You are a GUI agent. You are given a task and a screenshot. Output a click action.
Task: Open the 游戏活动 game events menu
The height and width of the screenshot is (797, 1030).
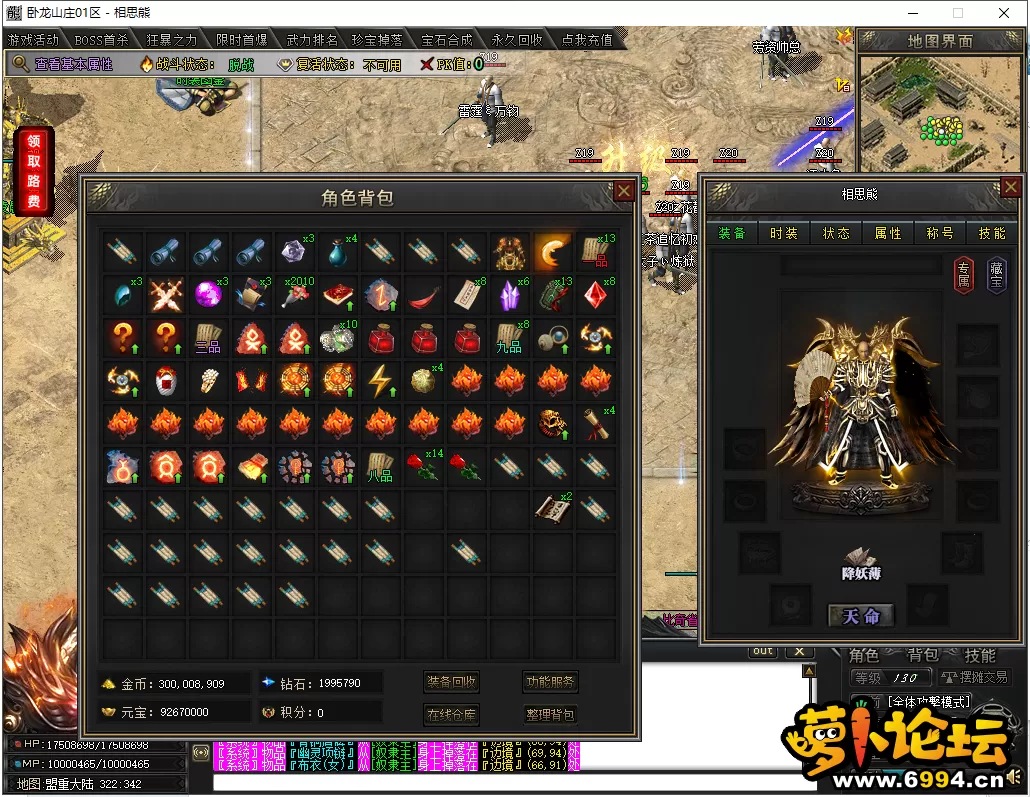[33, 40]
